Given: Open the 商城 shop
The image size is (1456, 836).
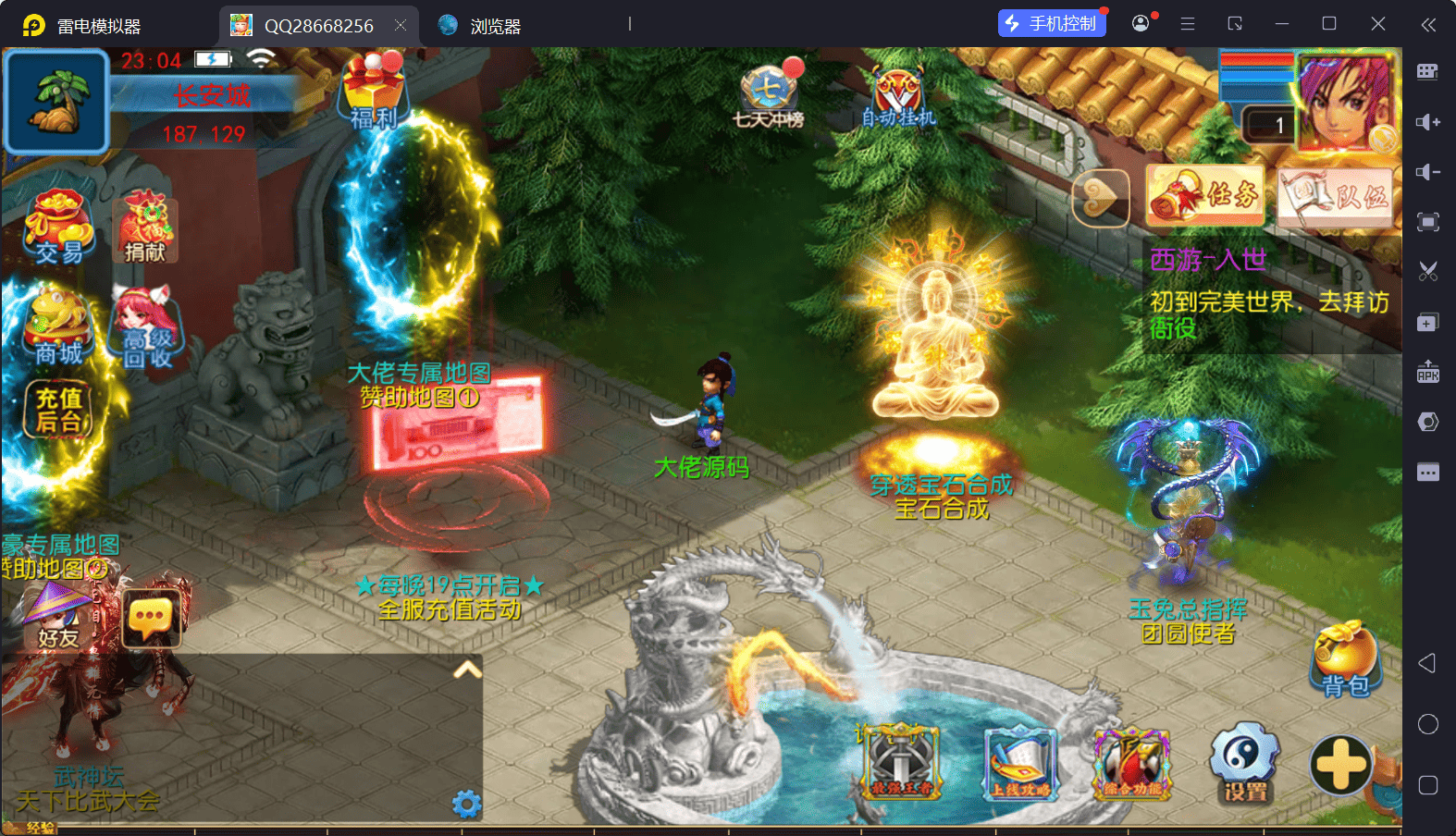Looking at the screenshot, I should (58, 327).
